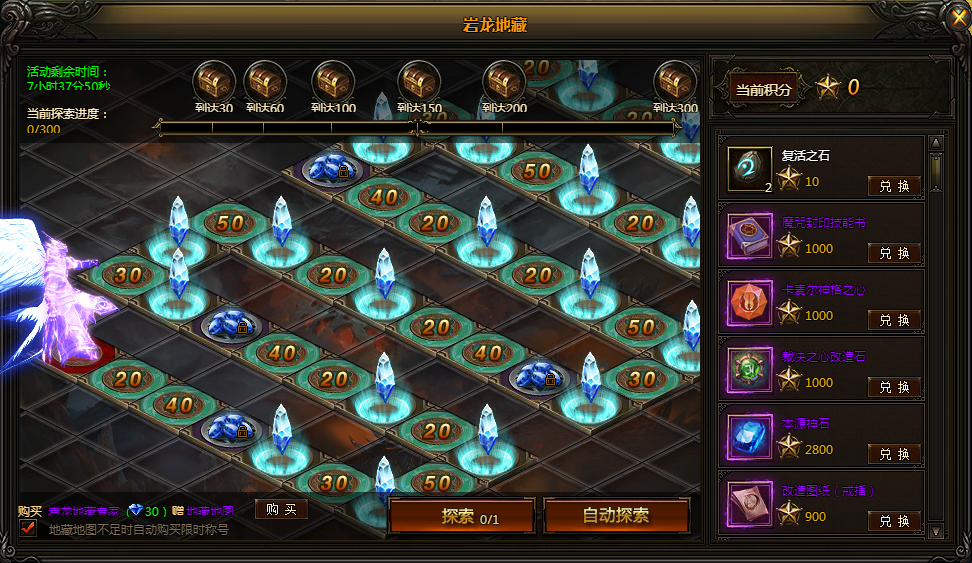This screenshot has width=972, height=563.
Task: Open the 到达30 reward chest
Action: 214,82
